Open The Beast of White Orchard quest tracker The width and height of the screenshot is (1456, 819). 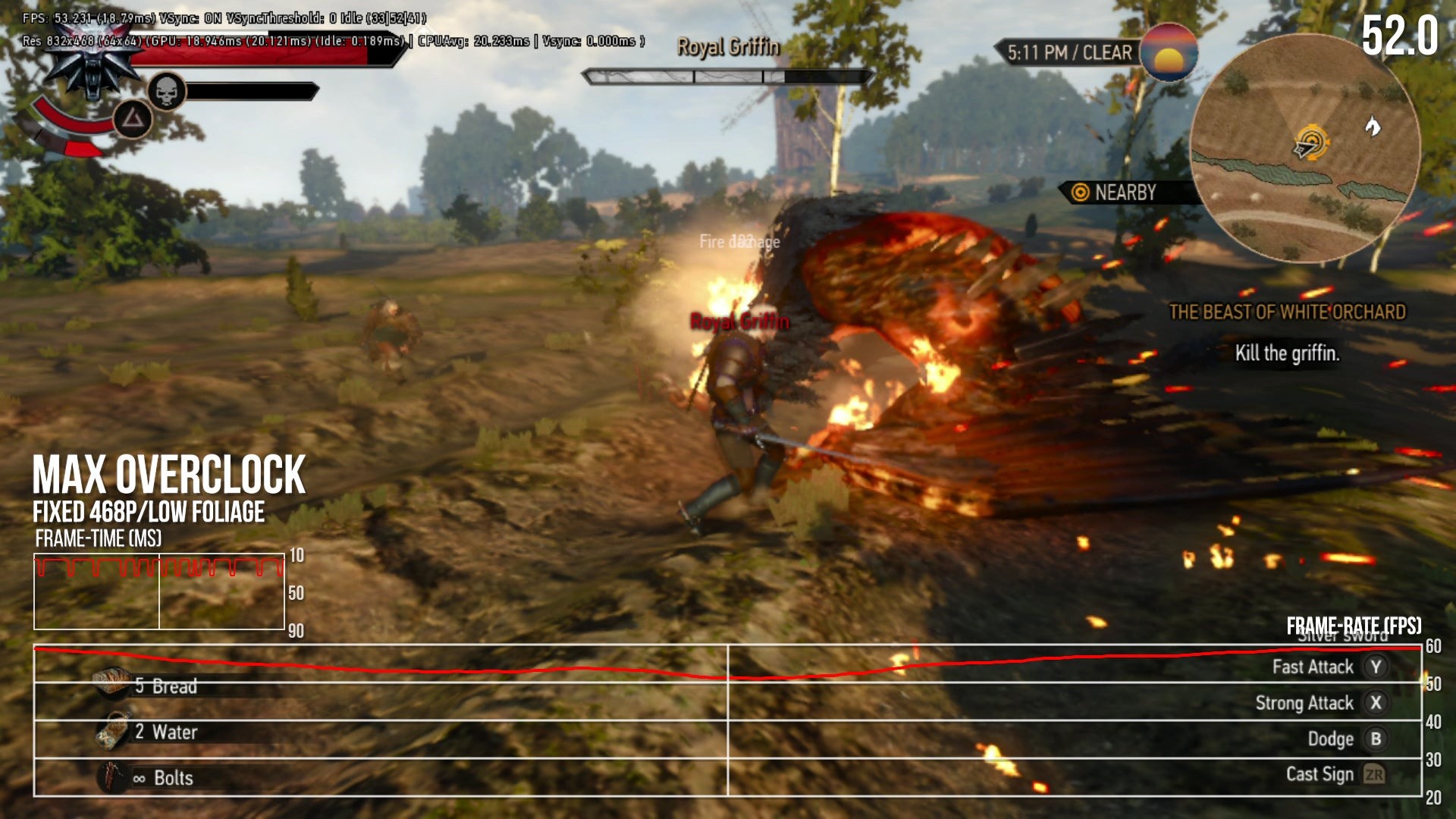(1287, 312)
